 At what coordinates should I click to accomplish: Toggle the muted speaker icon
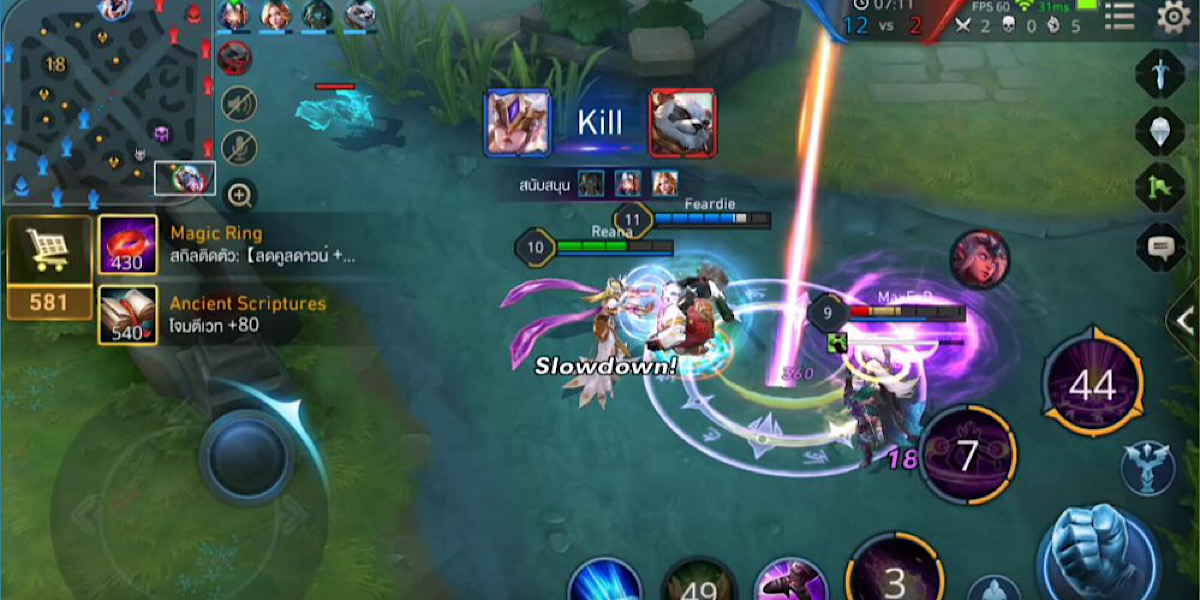tap(239, 102)
